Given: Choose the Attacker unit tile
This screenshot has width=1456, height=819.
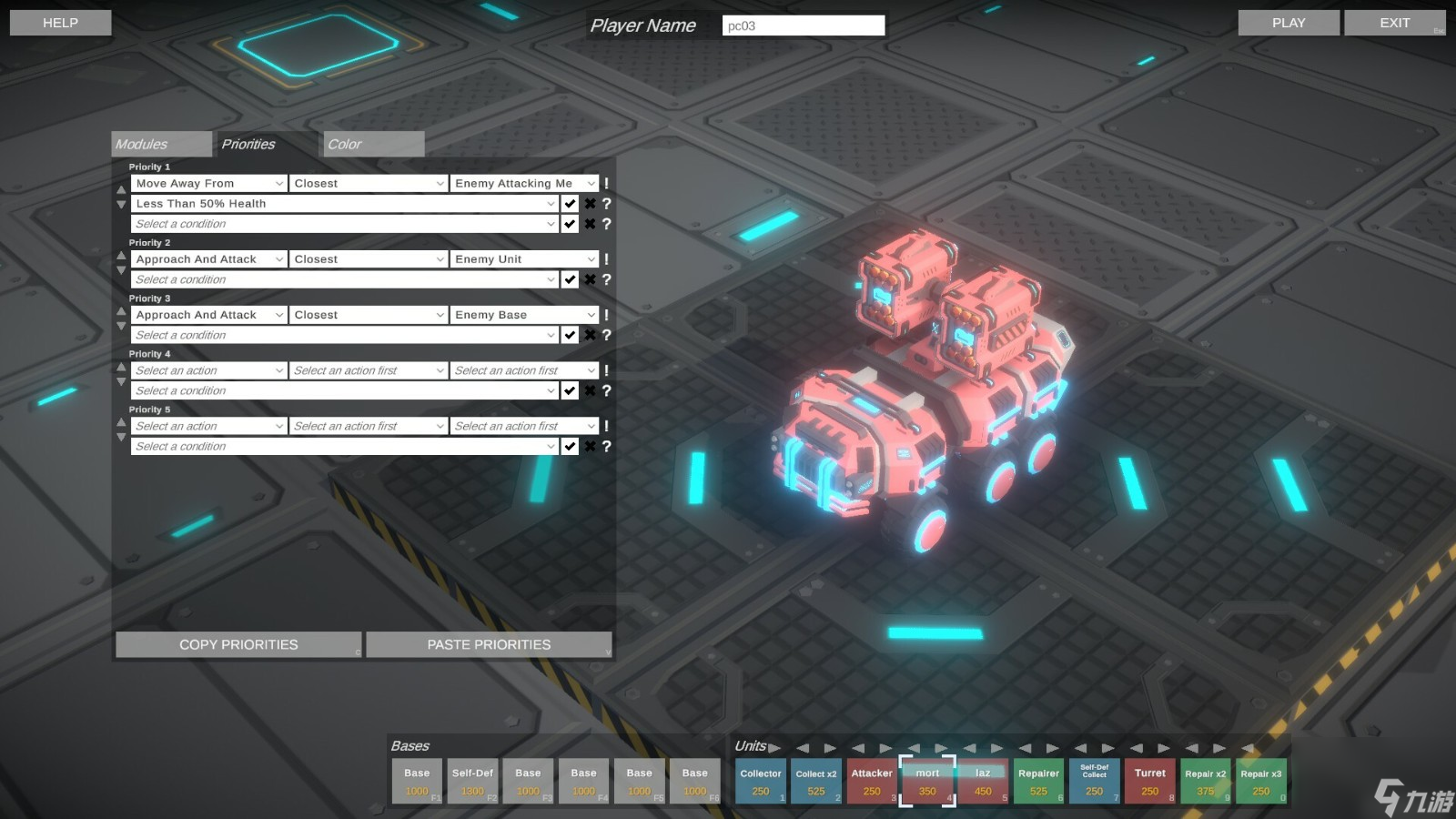Looking at the screenshot, I should (x=872, y=782).
